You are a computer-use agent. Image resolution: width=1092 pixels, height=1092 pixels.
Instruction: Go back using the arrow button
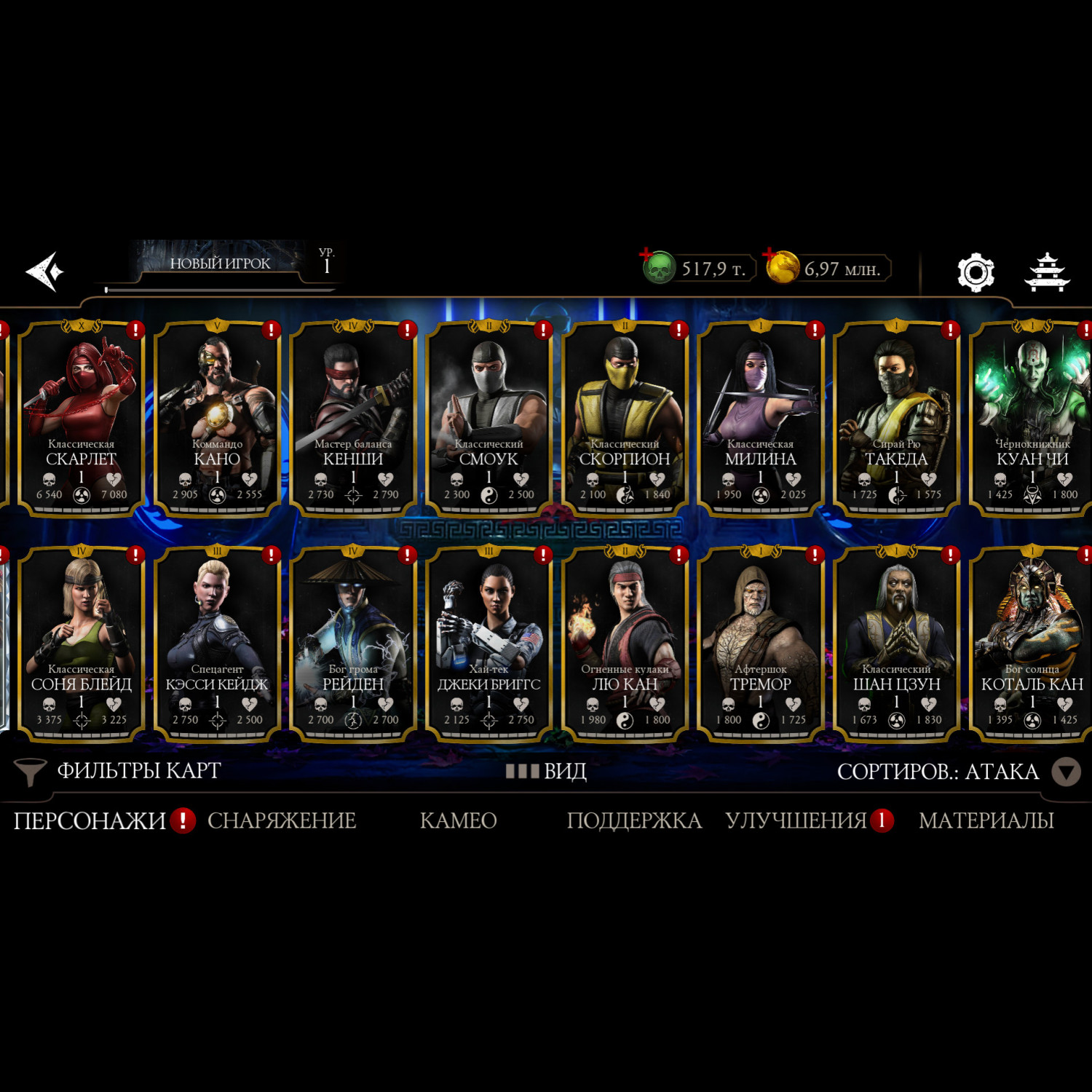pos(45,272)
